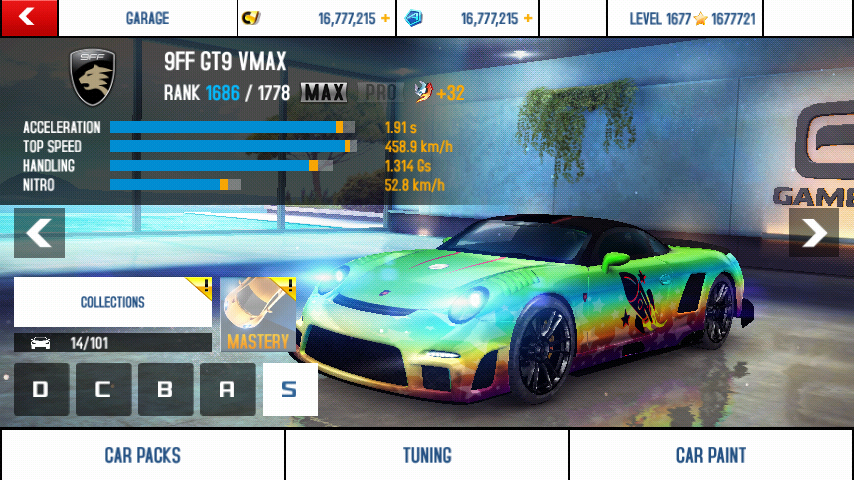Switch to class A cars
The height and width of the screenshot is (480, 854).
coord(227,390)
